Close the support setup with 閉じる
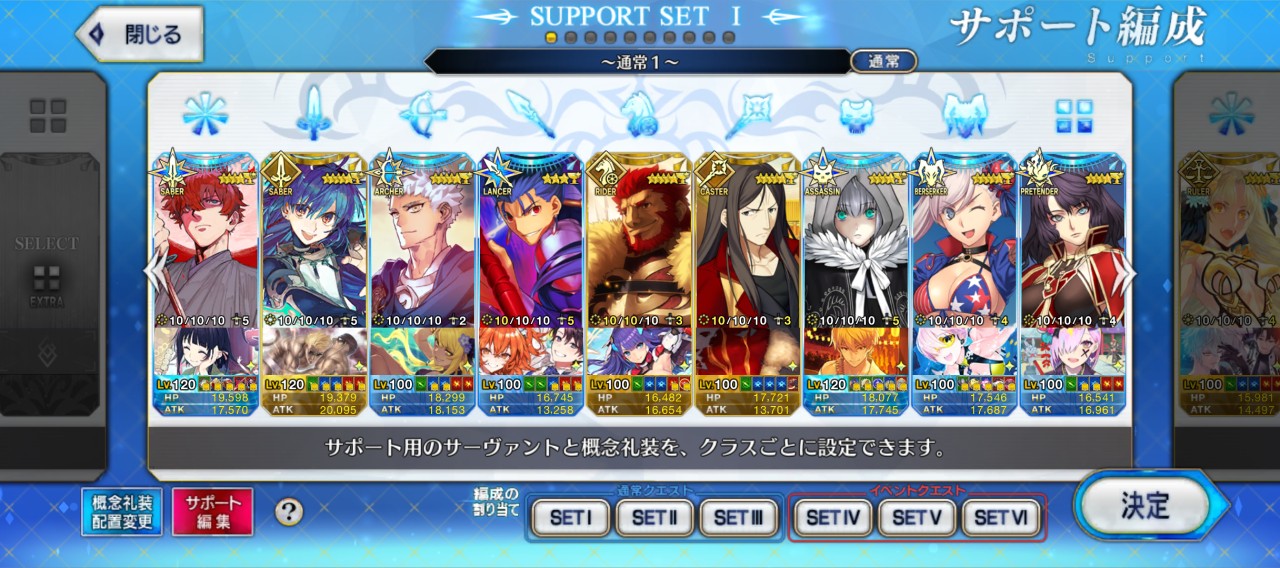The image size is (1280, 568). coord(140,34)
